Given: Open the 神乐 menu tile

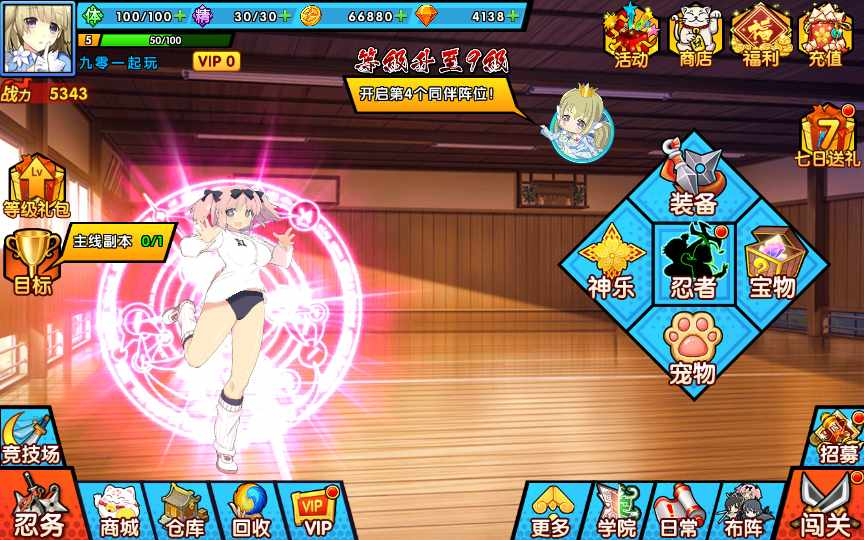Looking at the screenshot, I should click(x=611, y=263).
